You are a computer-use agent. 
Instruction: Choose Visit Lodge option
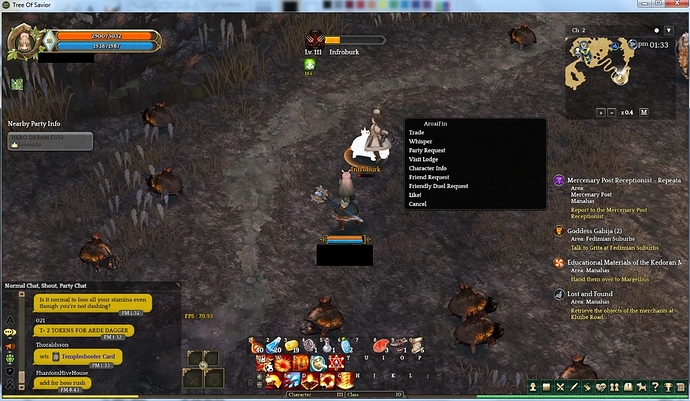[x=424, y=160]
